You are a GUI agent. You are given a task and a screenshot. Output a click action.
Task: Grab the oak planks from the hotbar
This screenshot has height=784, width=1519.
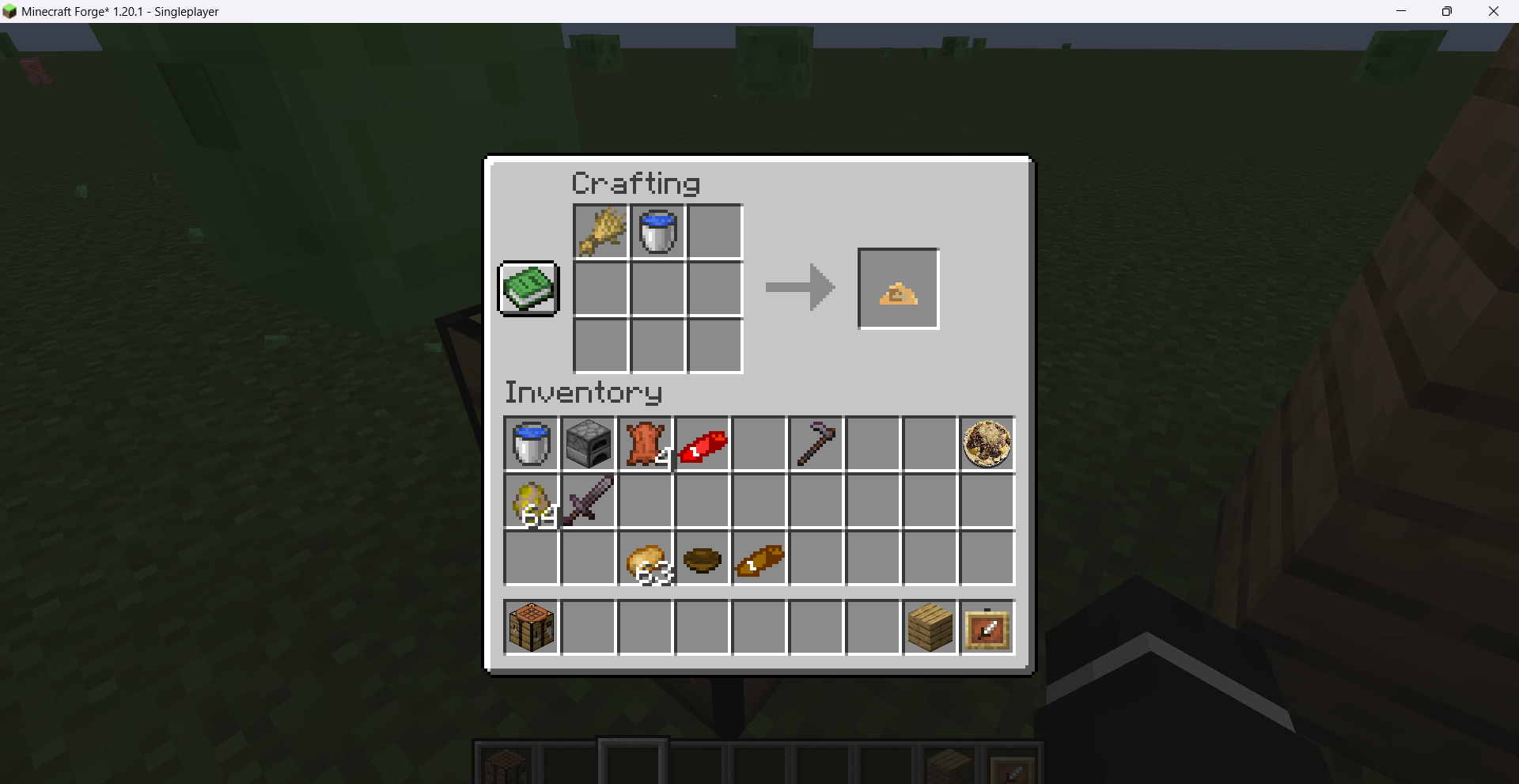click(x=930, y=627)
